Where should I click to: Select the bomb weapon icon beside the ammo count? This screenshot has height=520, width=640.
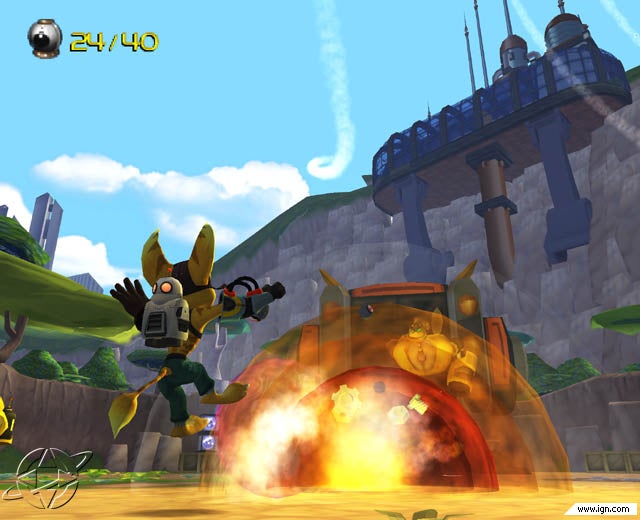[46, 41]
